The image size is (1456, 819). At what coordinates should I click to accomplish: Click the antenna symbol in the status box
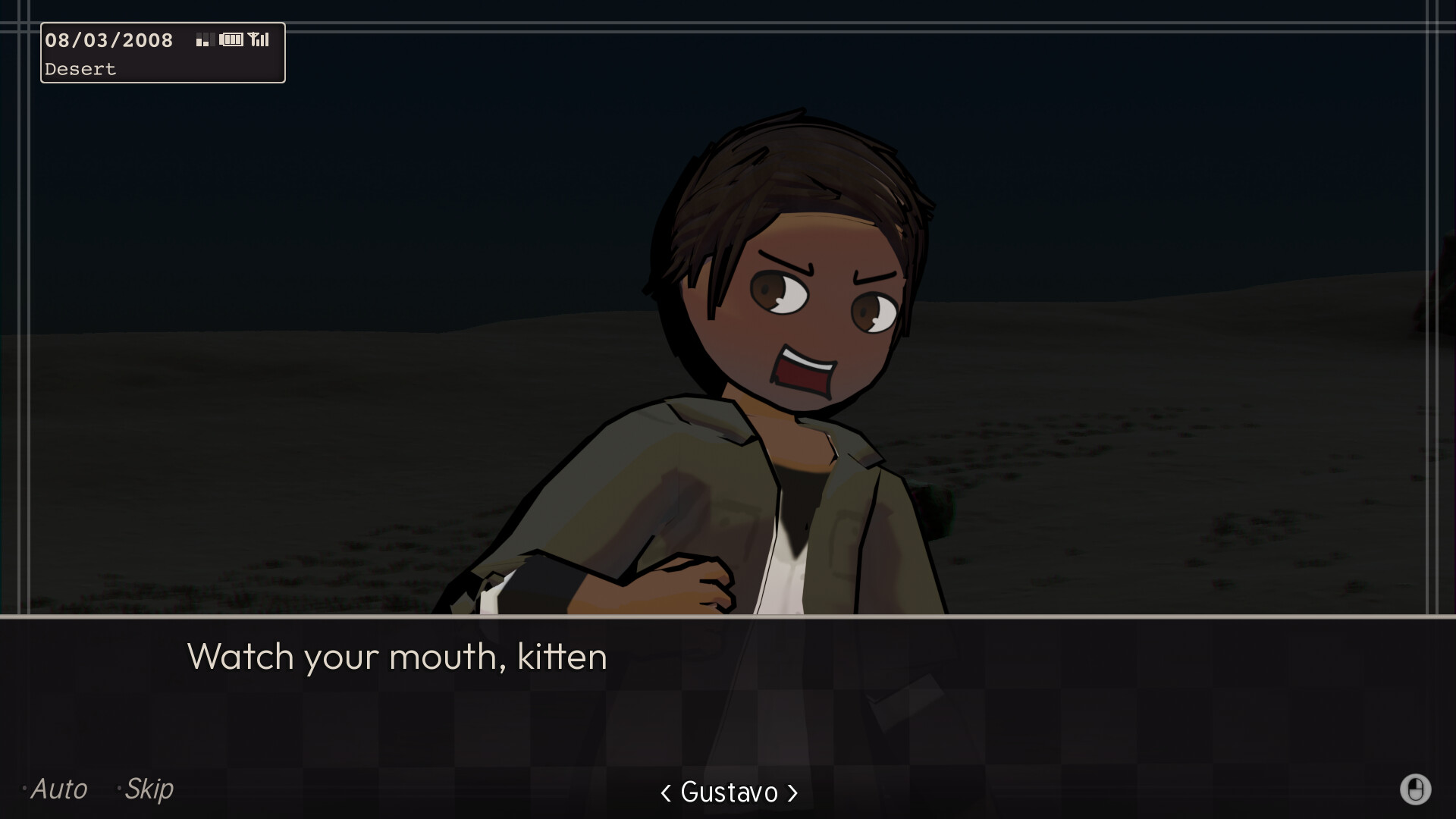(x=253, y=38)
